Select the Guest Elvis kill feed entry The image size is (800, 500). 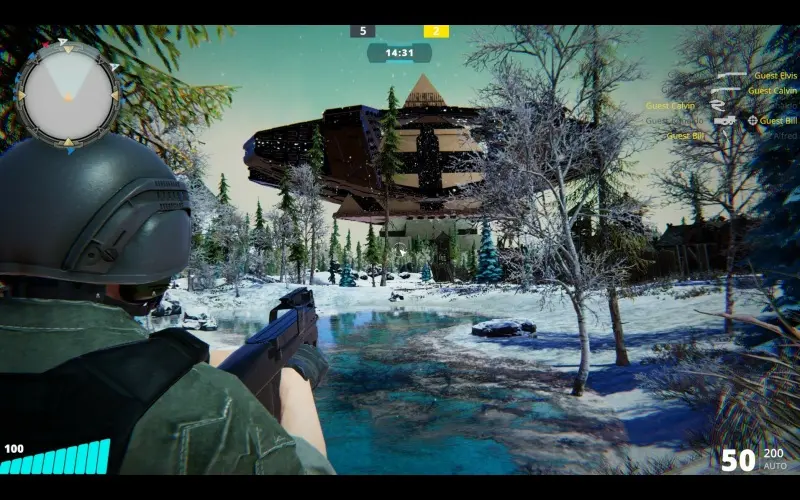pos(775,76)
